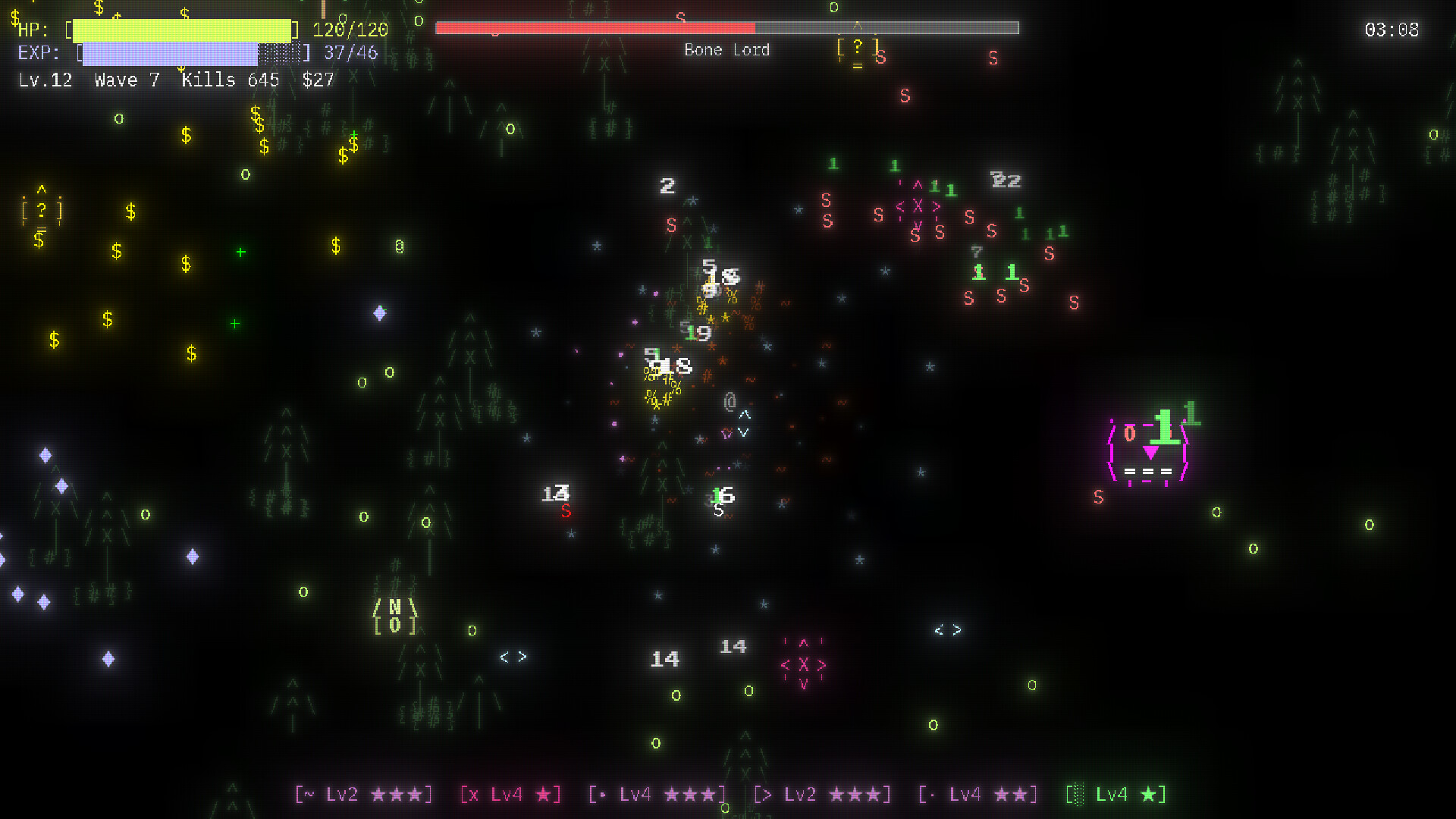Click the Wave 7 status text
The image size is (1456, 819).
[x=126, y=80]
